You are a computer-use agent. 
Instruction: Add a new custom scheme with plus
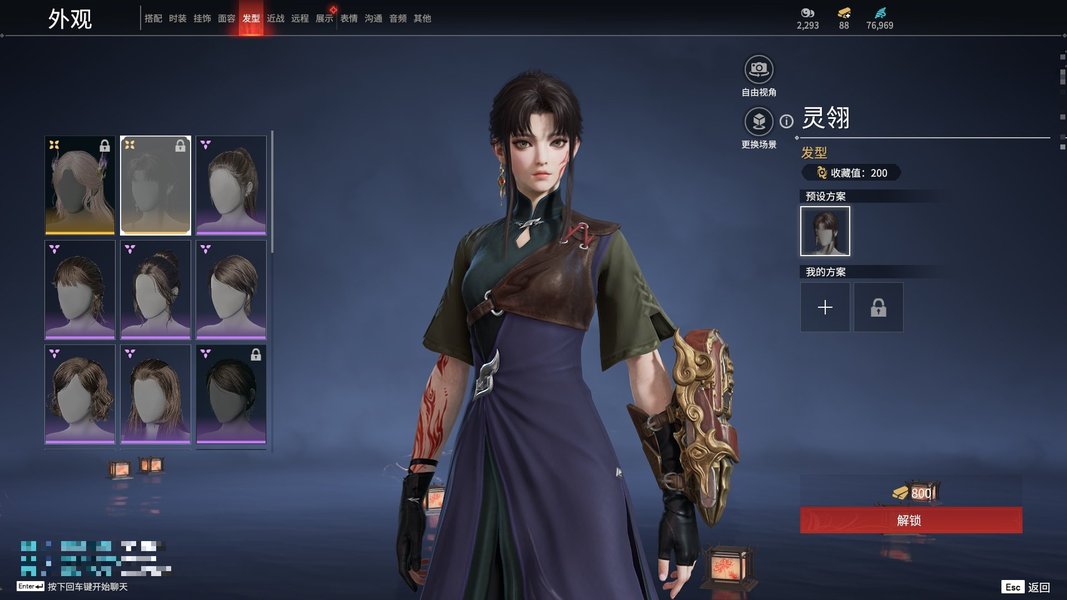tap(825, 307)
